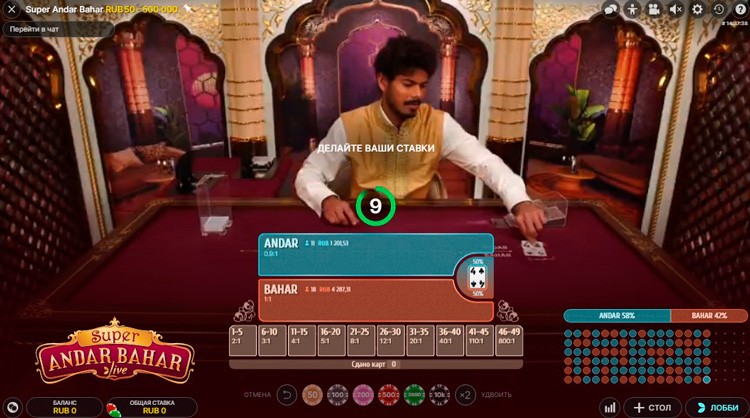Undo the last bet with the undo arrow
The width and height of the screenshot is (750, 418).
click(287, 395)
